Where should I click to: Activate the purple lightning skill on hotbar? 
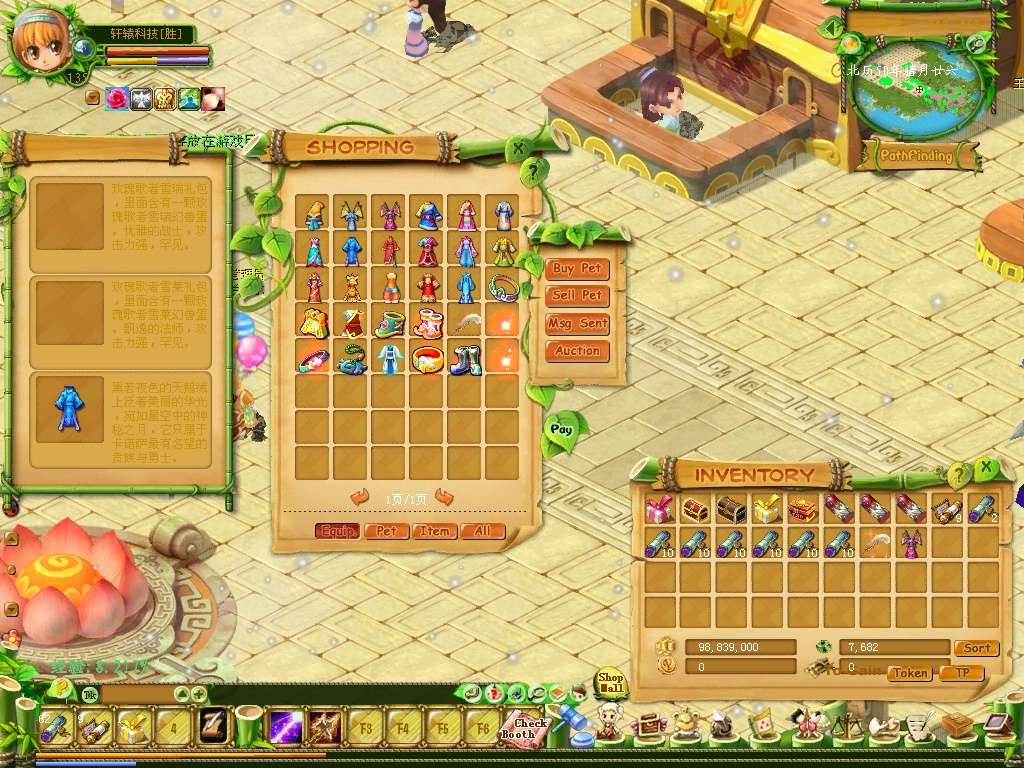[x=286, y=726]
